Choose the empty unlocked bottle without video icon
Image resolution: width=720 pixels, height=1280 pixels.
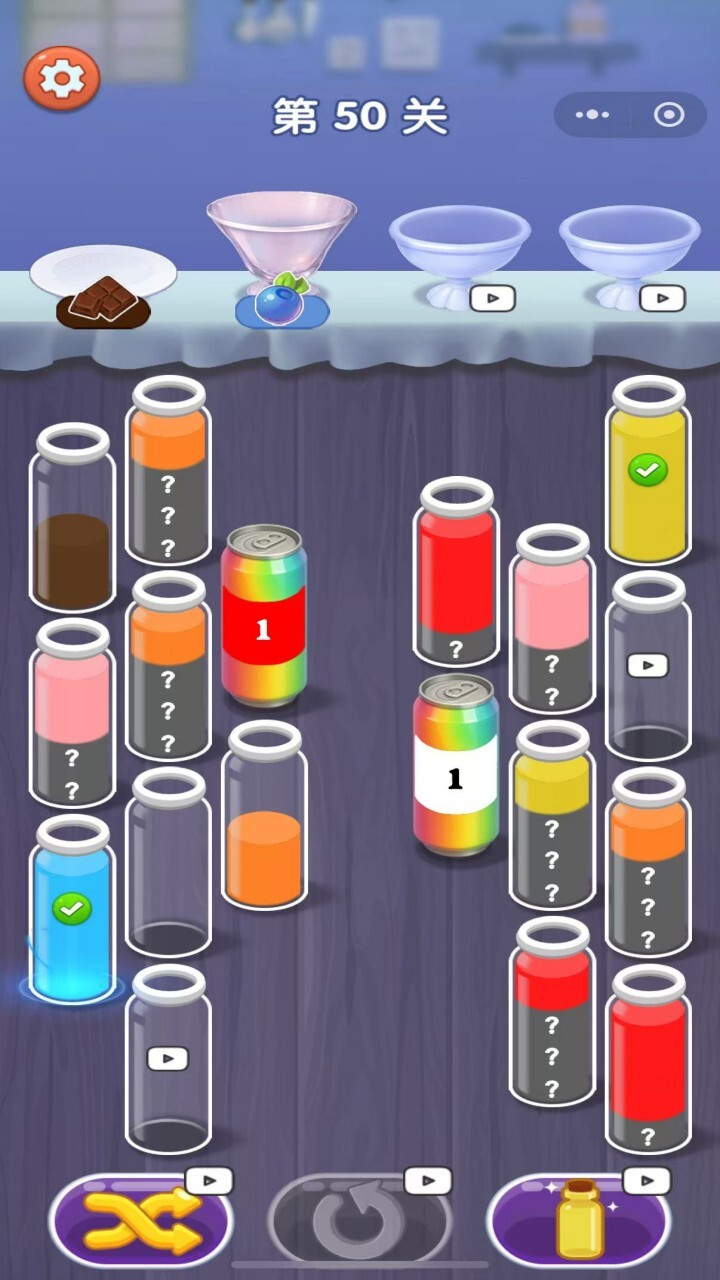168,862
